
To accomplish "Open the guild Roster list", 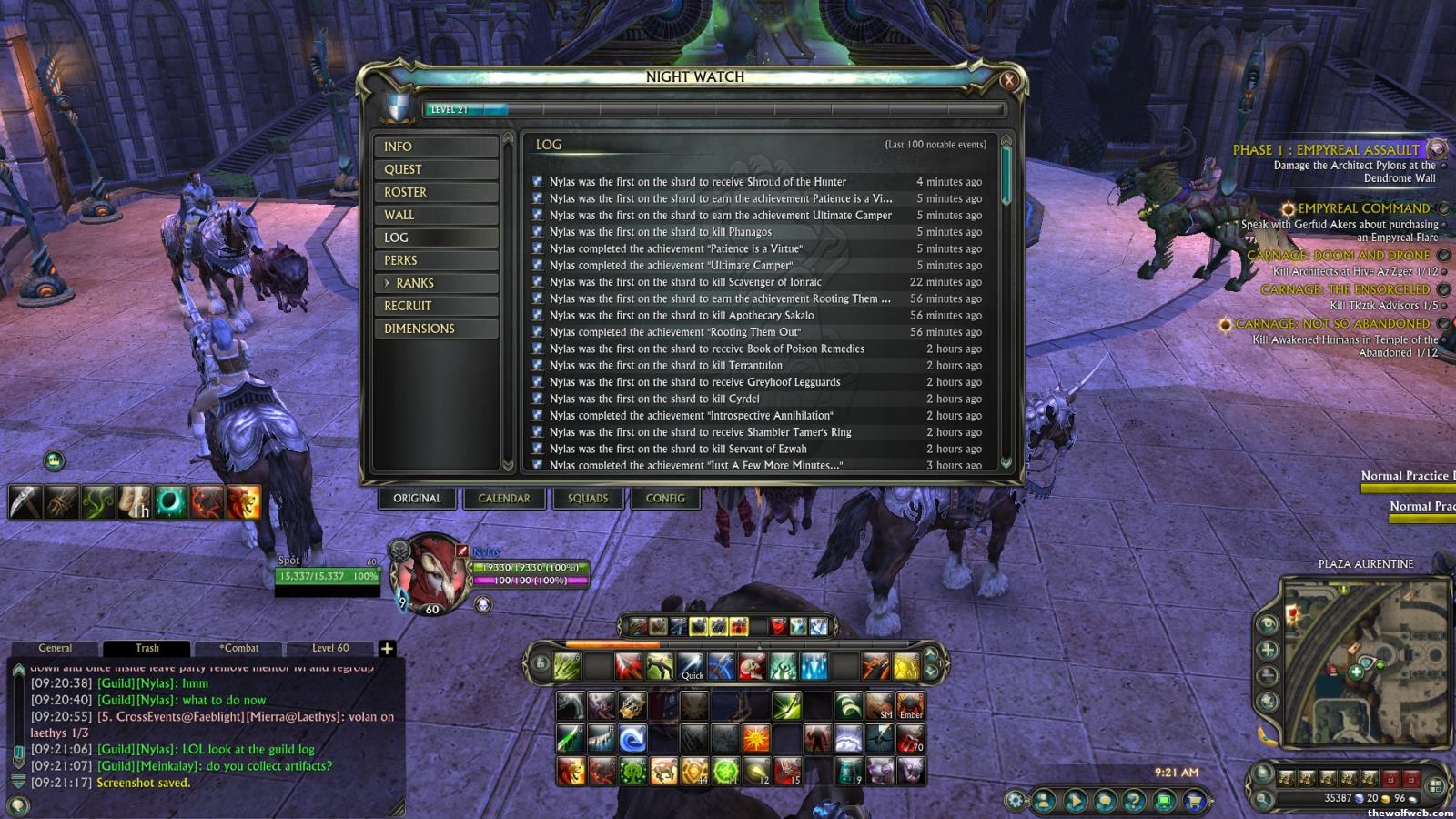I will click(436, 192).
